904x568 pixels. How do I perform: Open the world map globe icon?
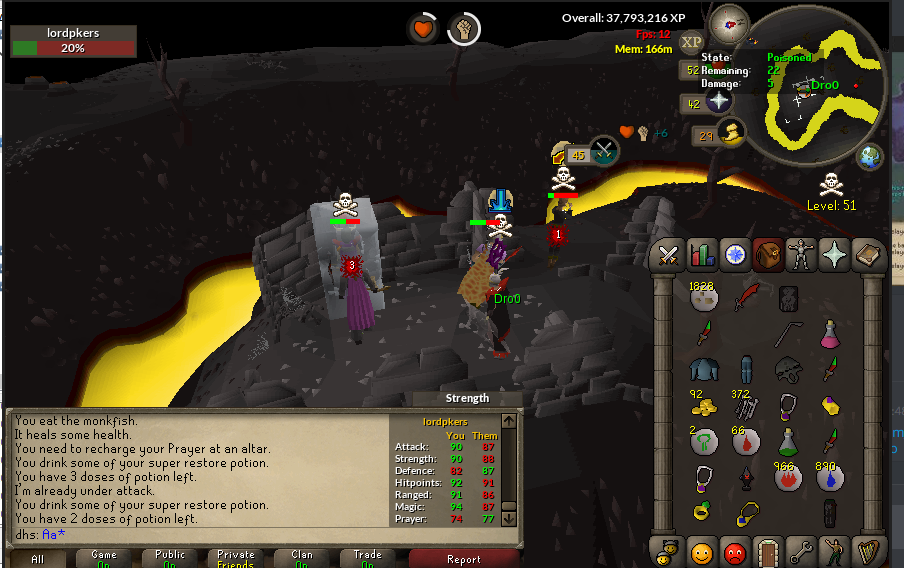871,156
